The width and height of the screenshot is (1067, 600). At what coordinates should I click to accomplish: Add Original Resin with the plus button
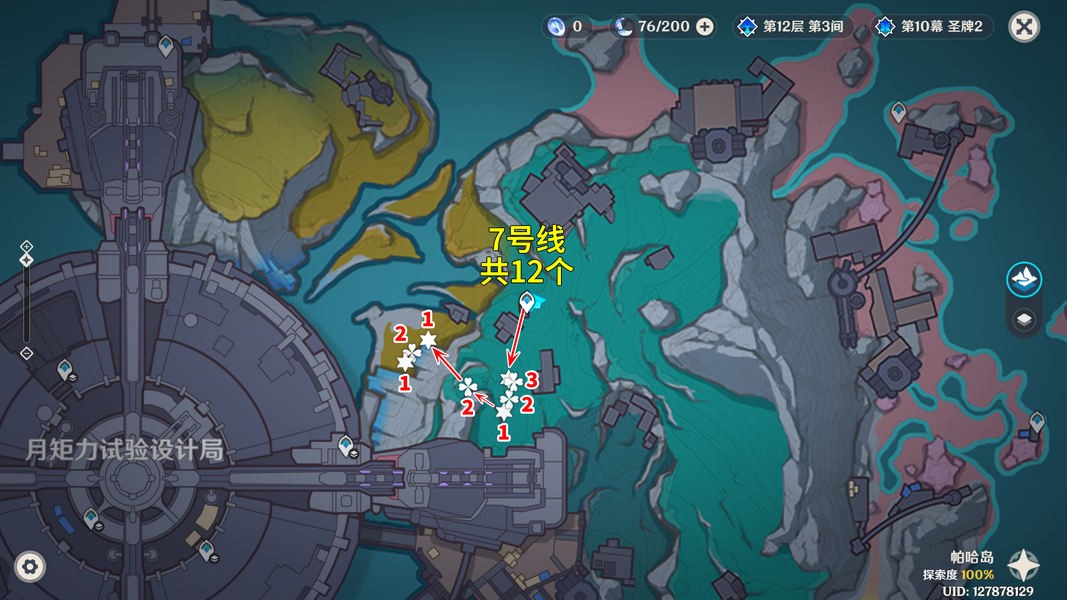(x=705, y=27)
